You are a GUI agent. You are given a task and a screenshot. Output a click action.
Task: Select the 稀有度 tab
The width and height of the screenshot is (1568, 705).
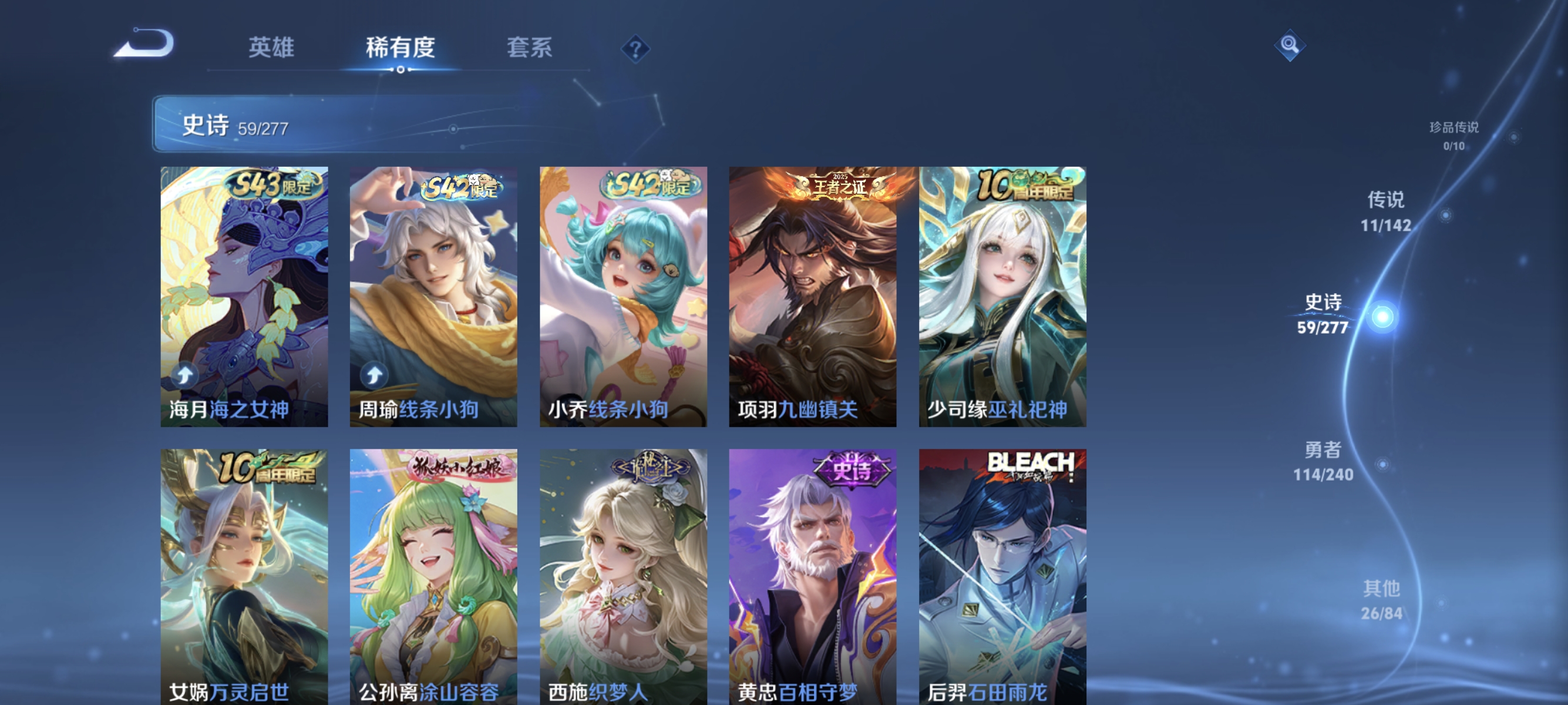tap(402, 49)
